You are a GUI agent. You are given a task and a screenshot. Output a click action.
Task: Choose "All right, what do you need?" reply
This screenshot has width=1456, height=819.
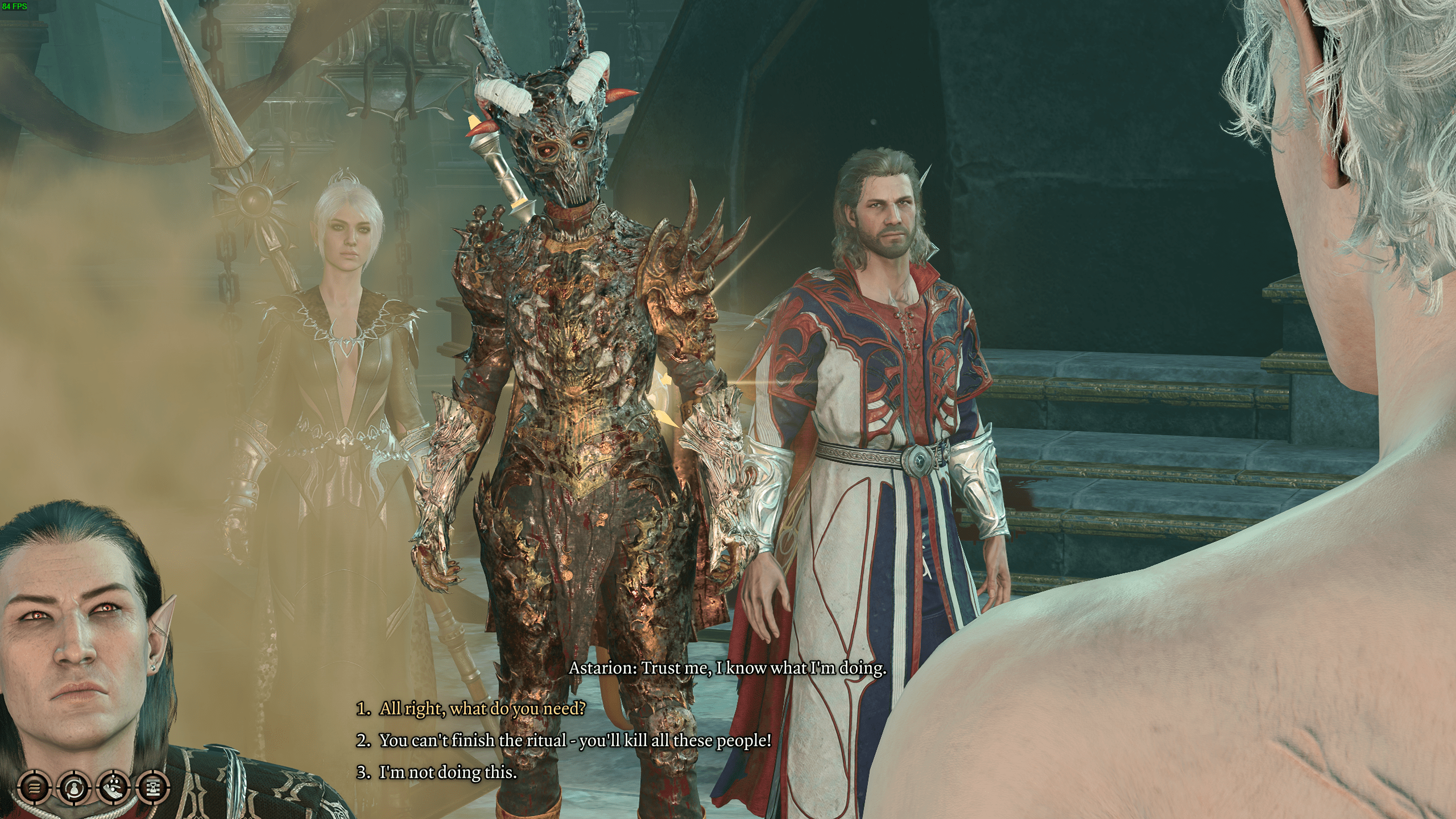click(482, 709)
